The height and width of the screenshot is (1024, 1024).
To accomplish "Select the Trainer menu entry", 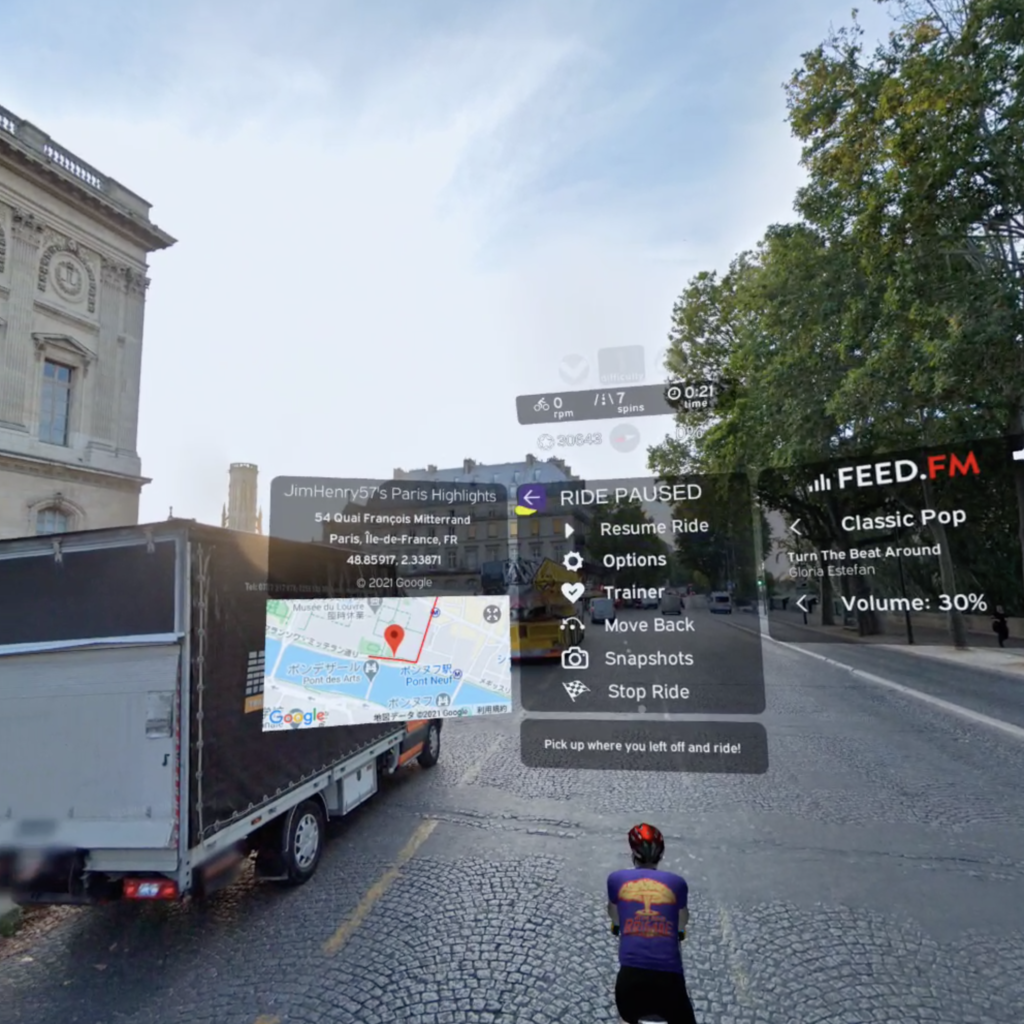I will pos(633,592).
